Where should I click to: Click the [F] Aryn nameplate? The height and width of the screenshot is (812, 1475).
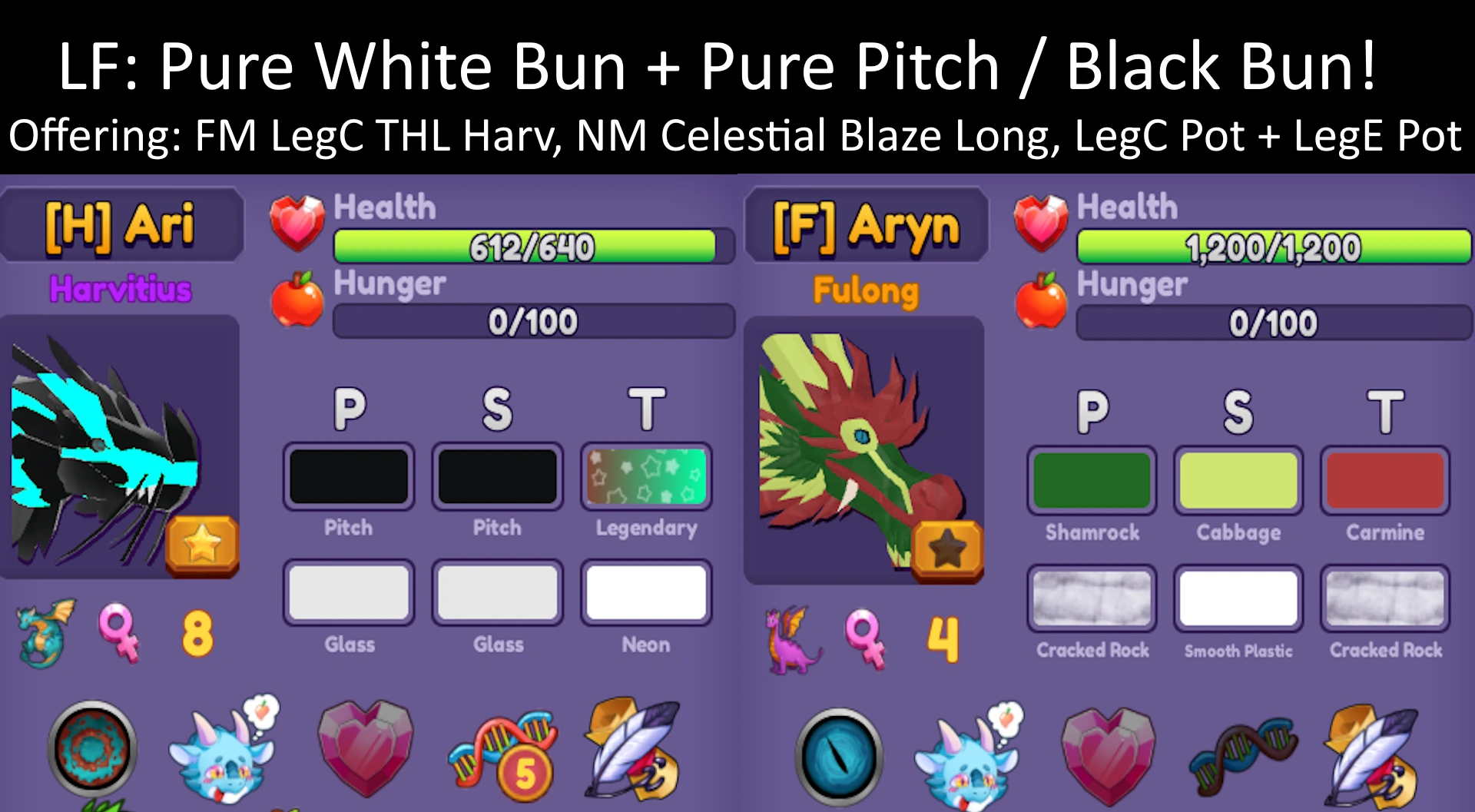(x=866, y=225)
